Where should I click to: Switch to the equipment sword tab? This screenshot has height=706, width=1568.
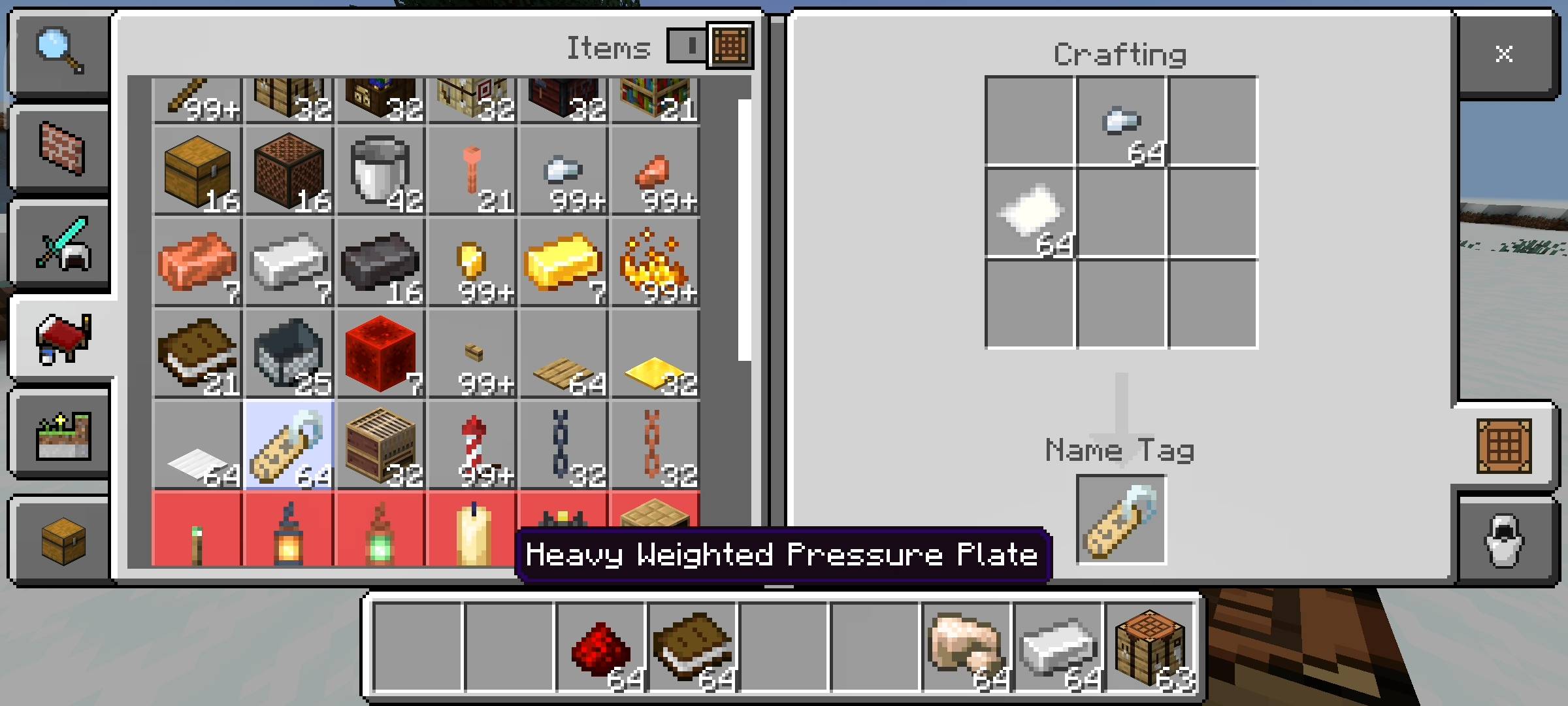point(60,244)
